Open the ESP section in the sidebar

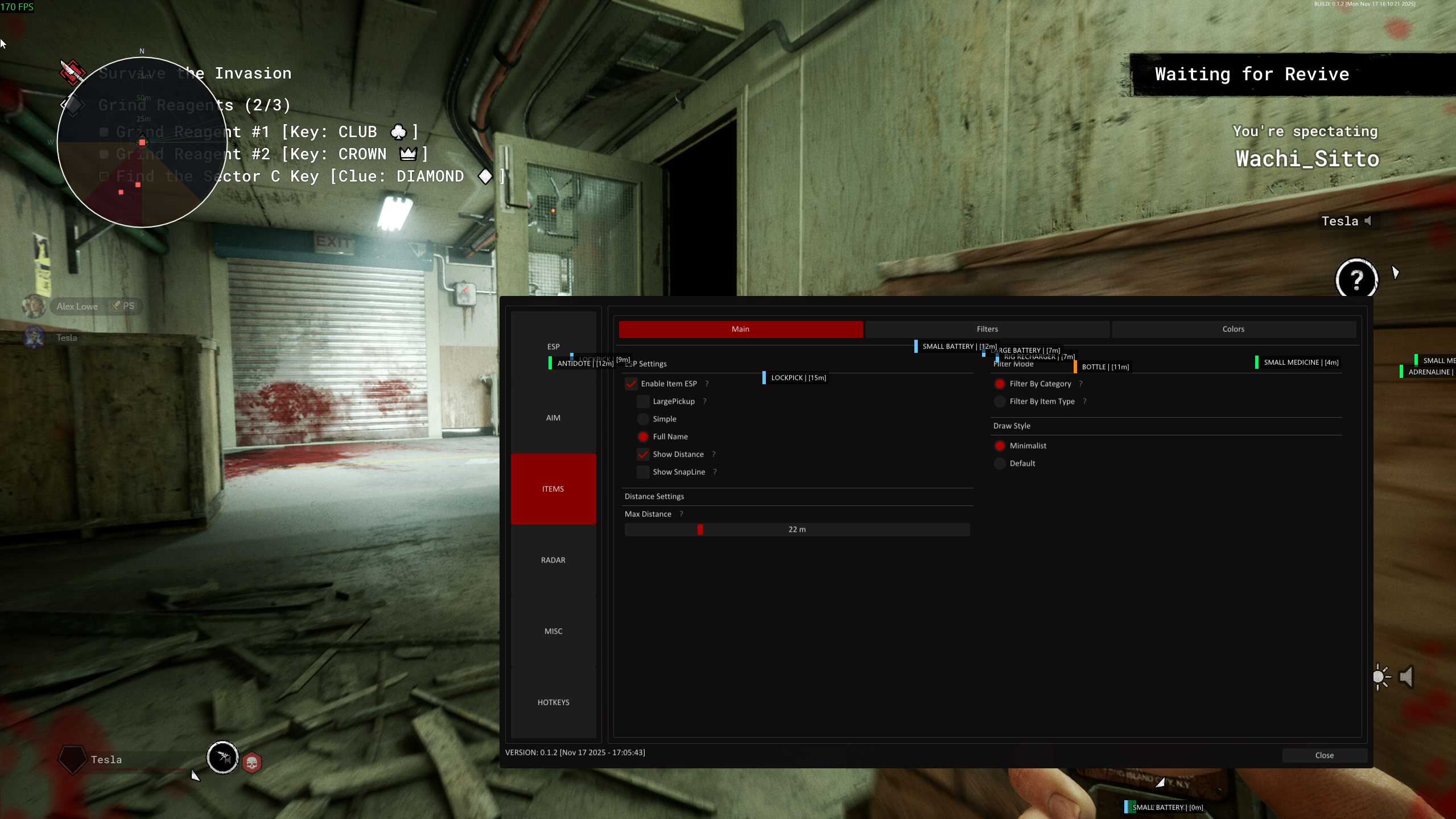coord(553,347)
